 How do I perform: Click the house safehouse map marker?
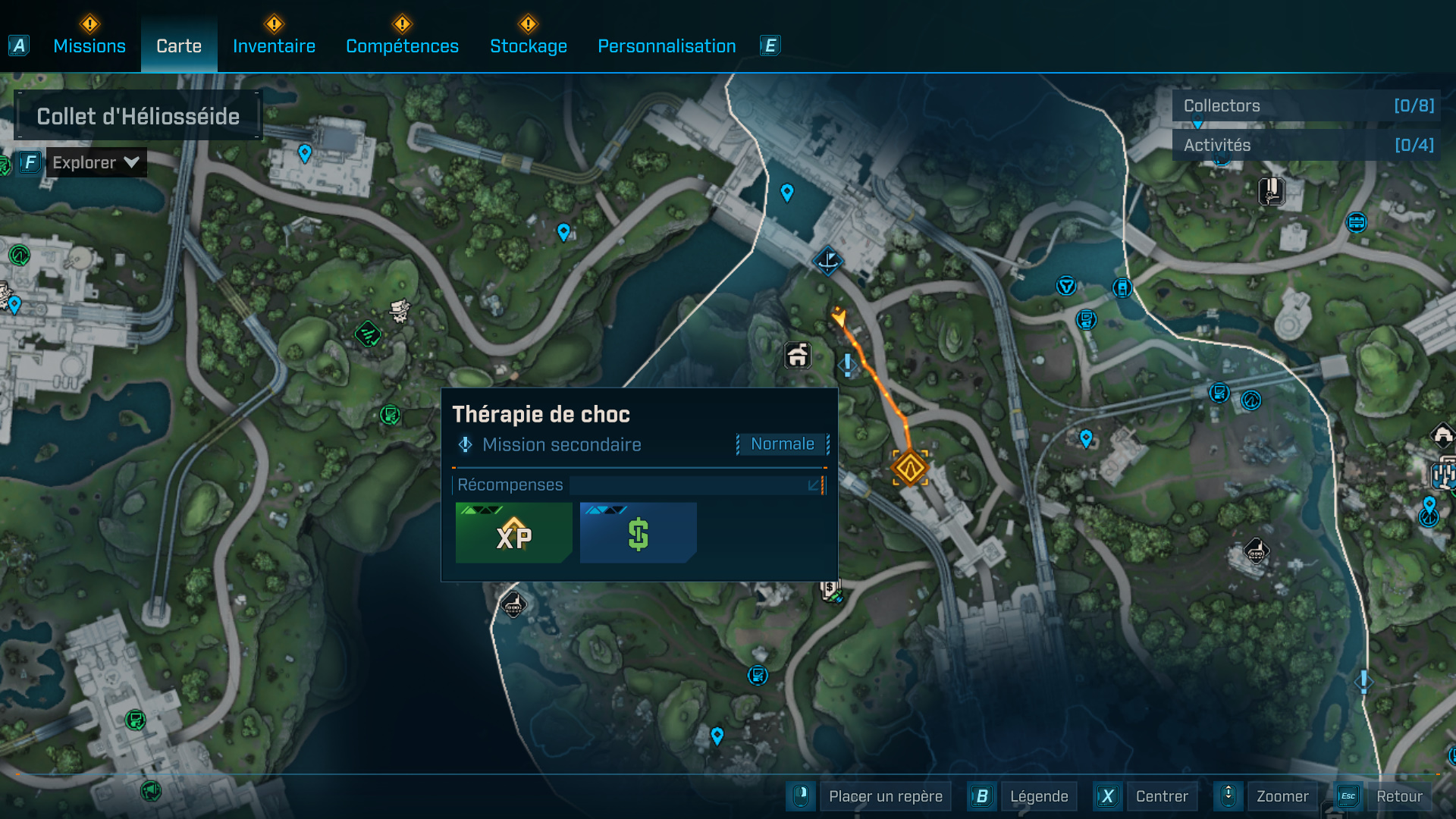click(797, 355)
